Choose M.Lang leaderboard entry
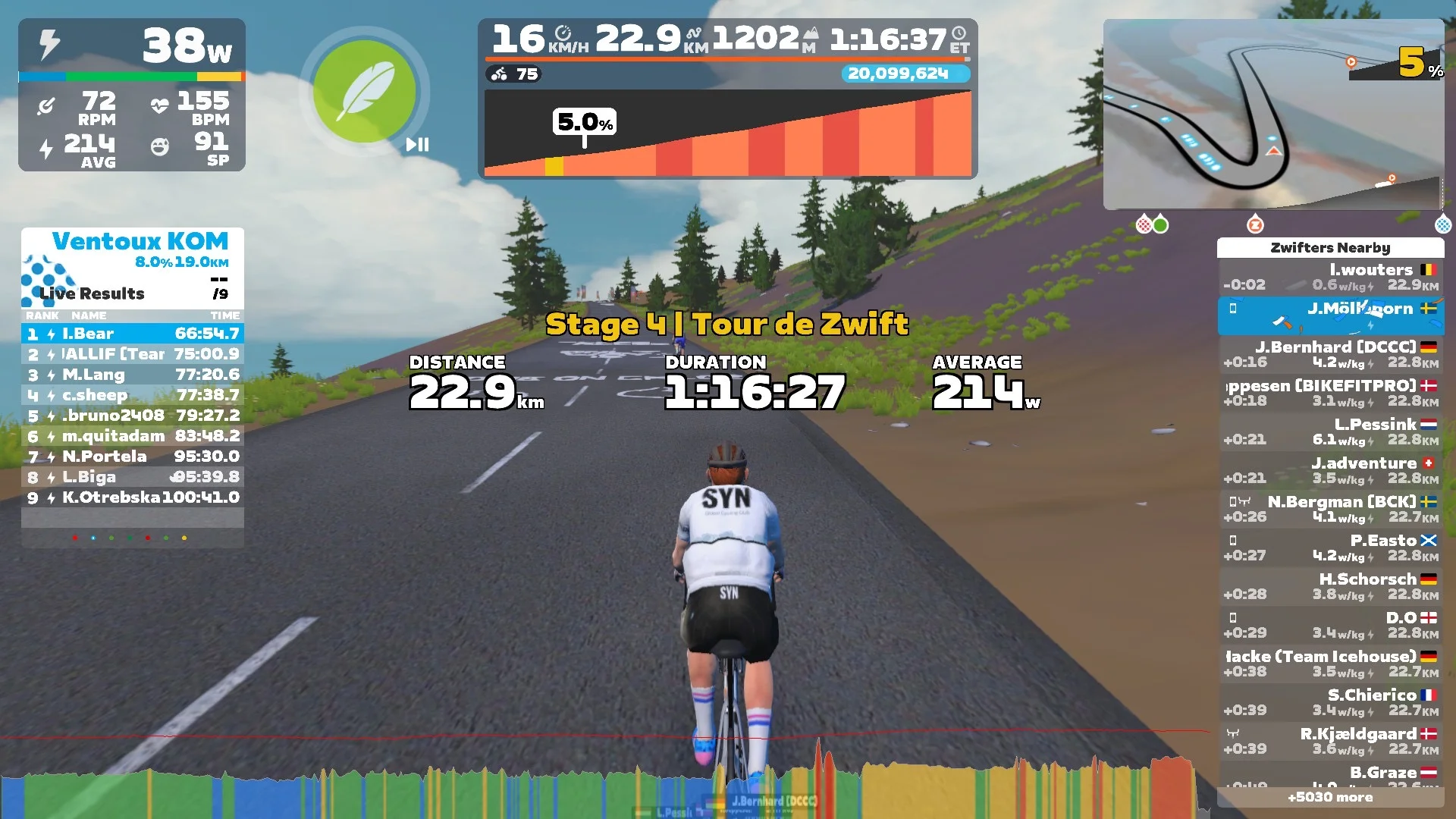This screenshot has height=819, width=1456. tap(133, 375)
